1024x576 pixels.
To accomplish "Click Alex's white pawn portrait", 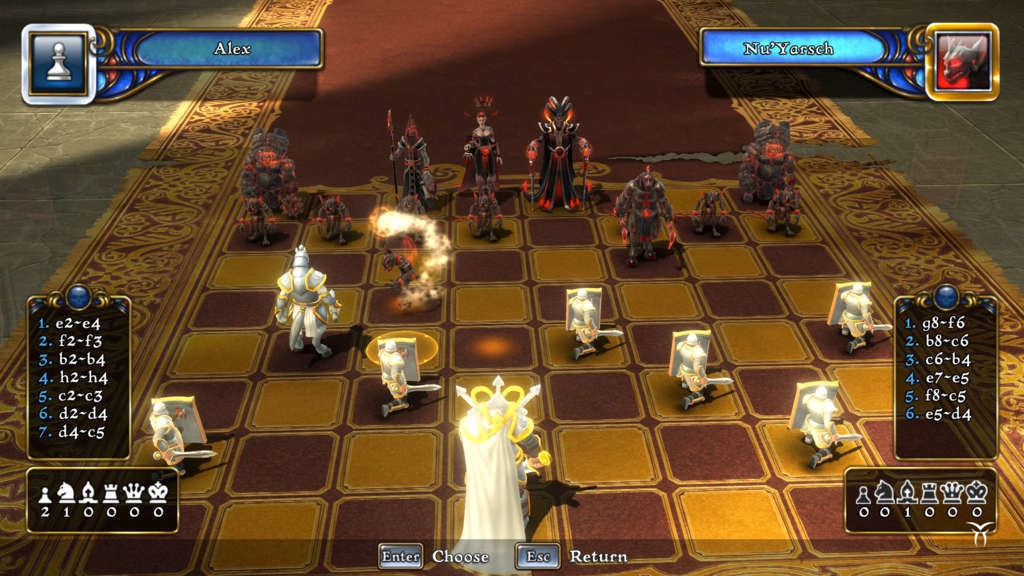I will tap(58, 63).
